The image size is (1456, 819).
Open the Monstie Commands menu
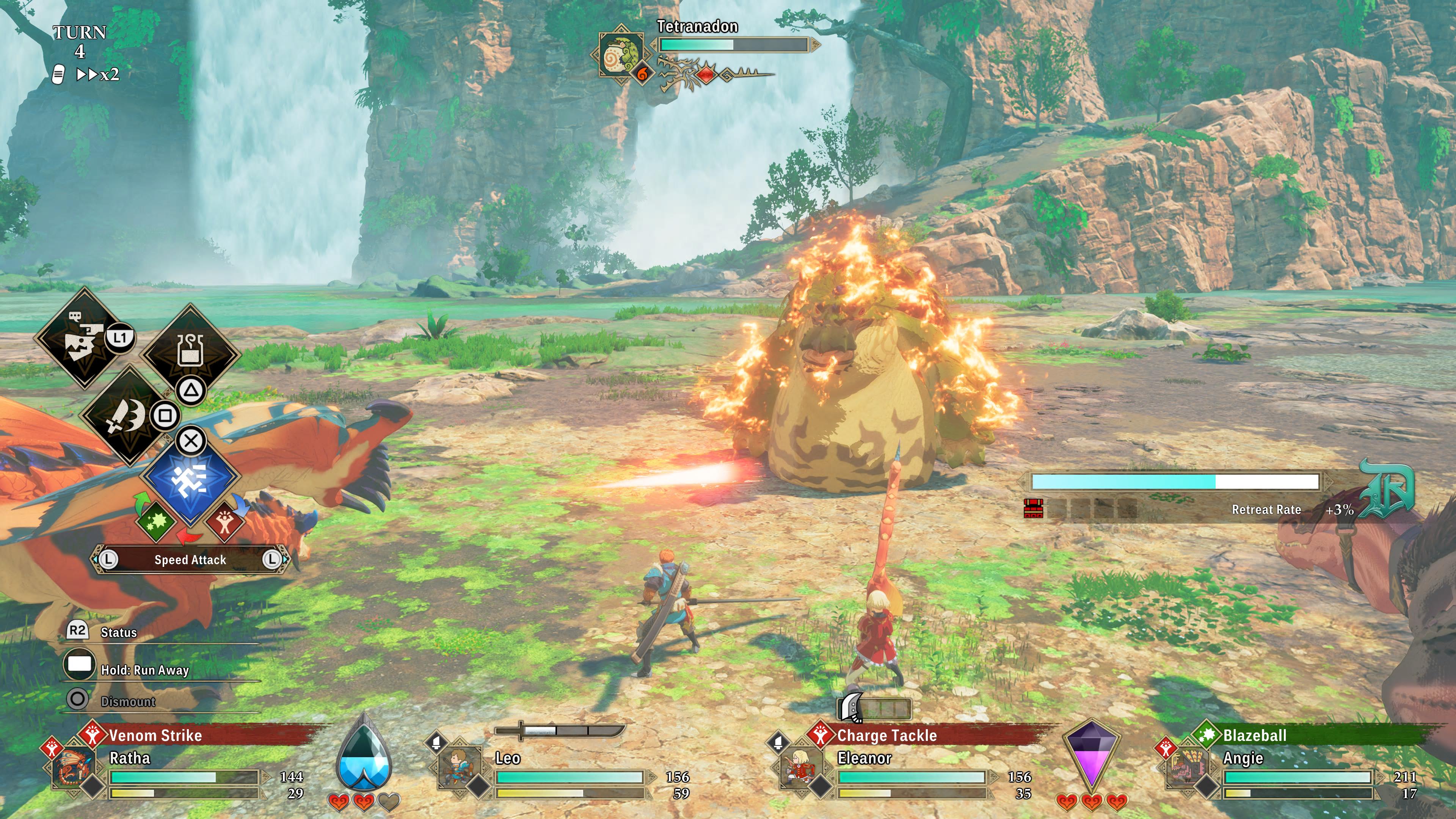[x=85, y=339]
